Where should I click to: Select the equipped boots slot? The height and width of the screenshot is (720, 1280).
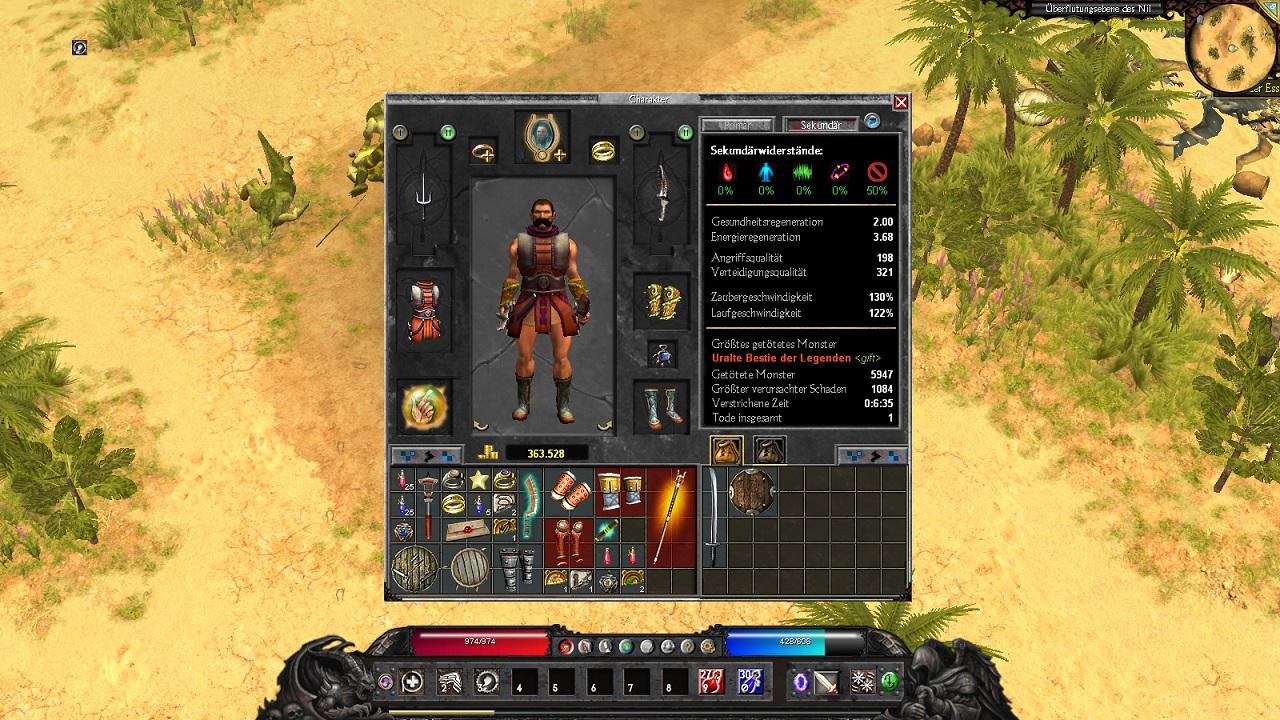(661, 405)
